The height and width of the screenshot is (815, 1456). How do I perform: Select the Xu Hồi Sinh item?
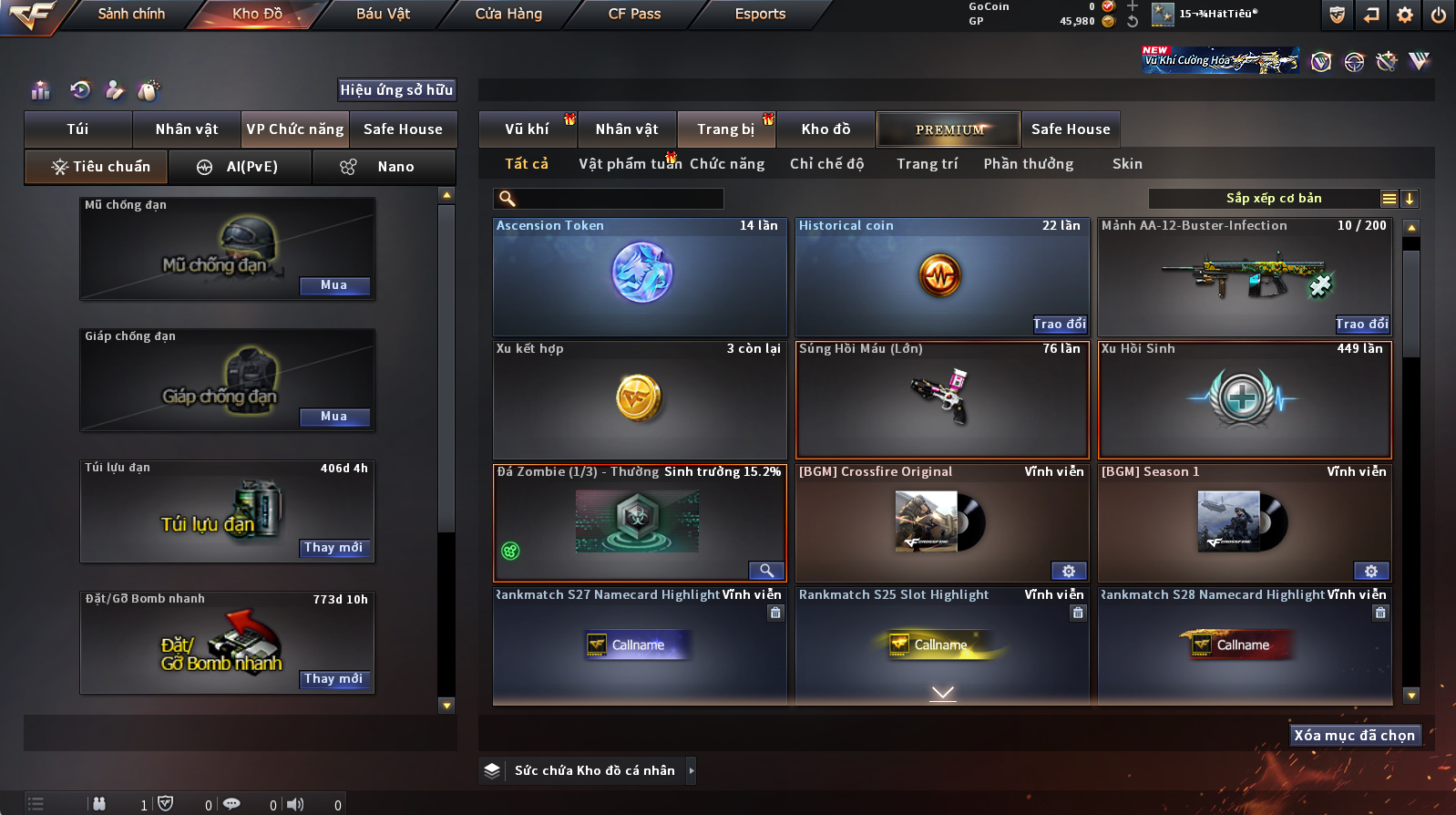coord(1245,399)
